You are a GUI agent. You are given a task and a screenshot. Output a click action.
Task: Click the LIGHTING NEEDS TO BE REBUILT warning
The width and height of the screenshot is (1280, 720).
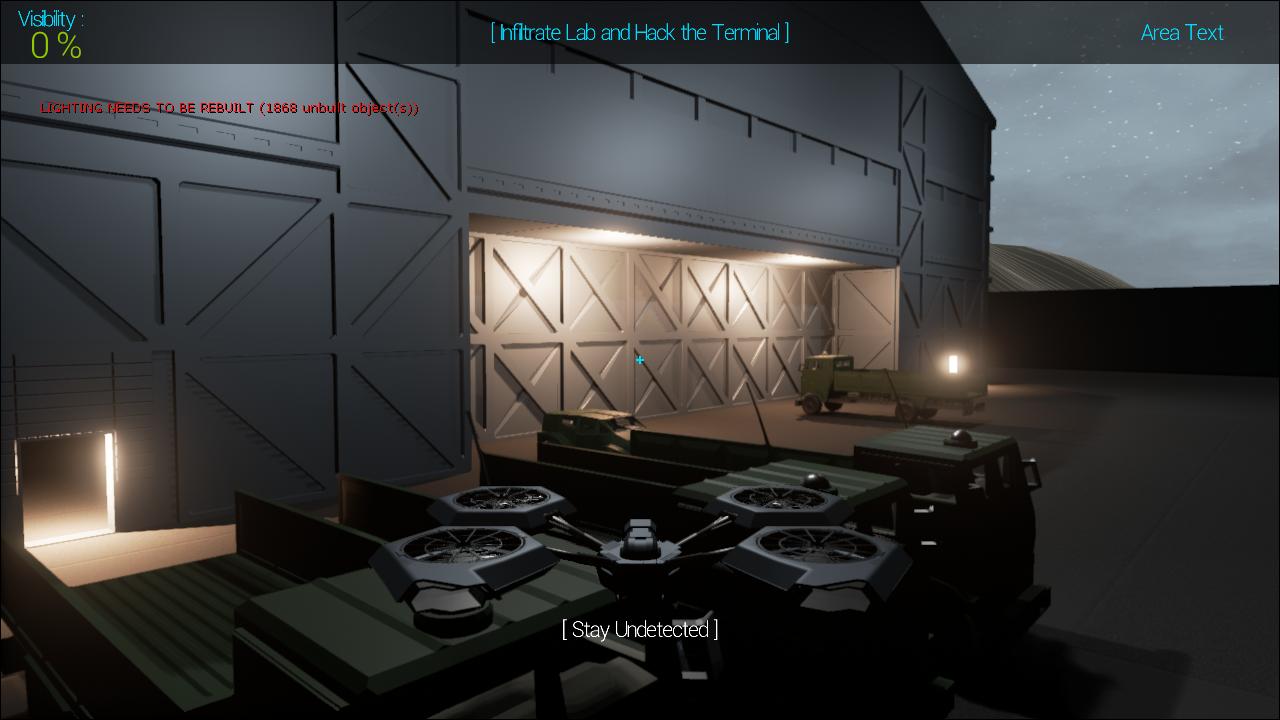[x=230, y=108]
